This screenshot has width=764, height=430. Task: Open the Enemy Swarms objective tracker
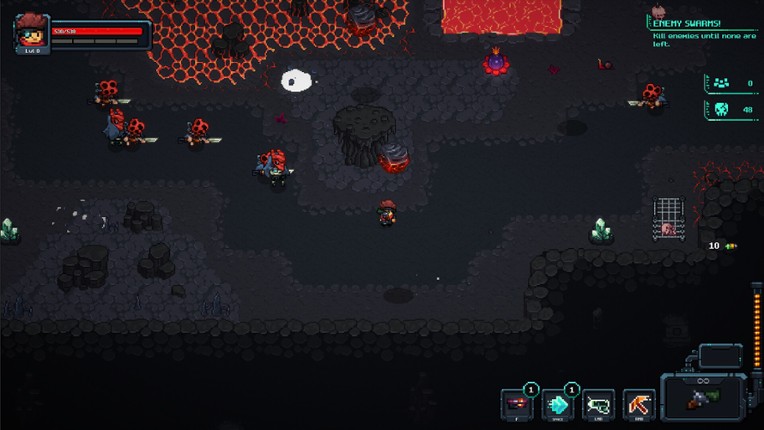(x=702, y=32)
